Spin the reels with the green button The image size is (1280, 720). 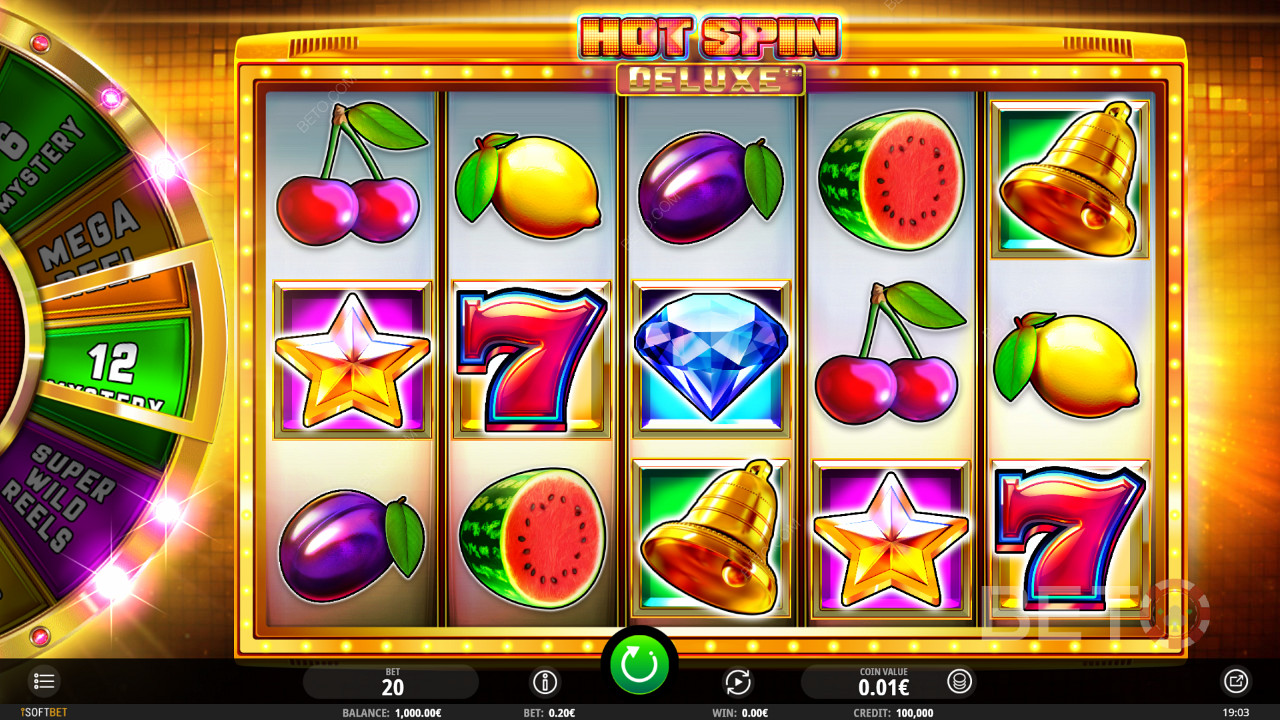[639, 665]
